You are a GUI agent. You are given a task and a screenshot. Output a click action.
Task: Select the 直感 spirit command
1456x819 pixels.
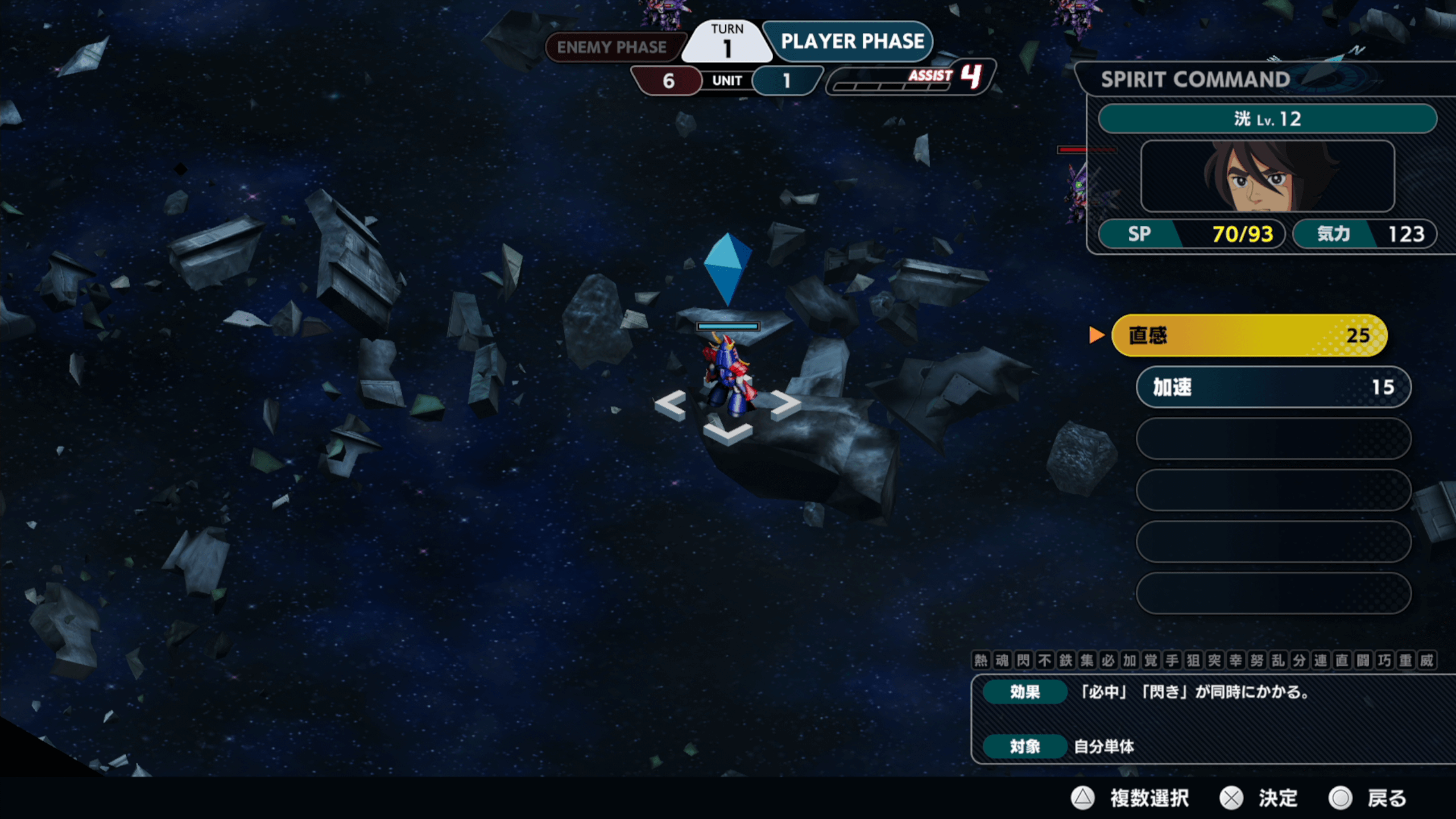[1249, 336]
